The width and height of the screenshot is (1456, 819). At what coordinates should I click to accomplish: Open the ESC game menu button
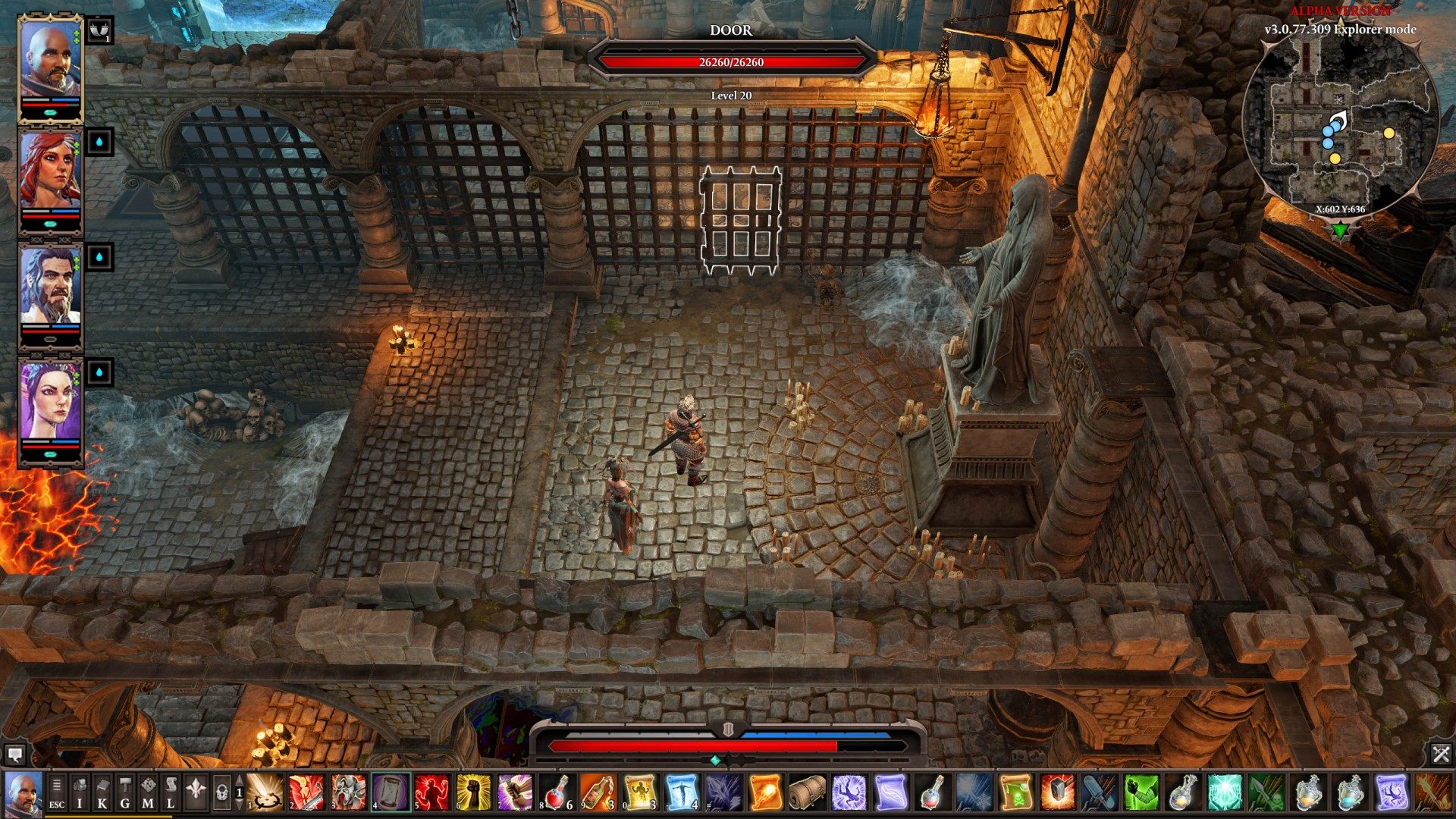57,792
